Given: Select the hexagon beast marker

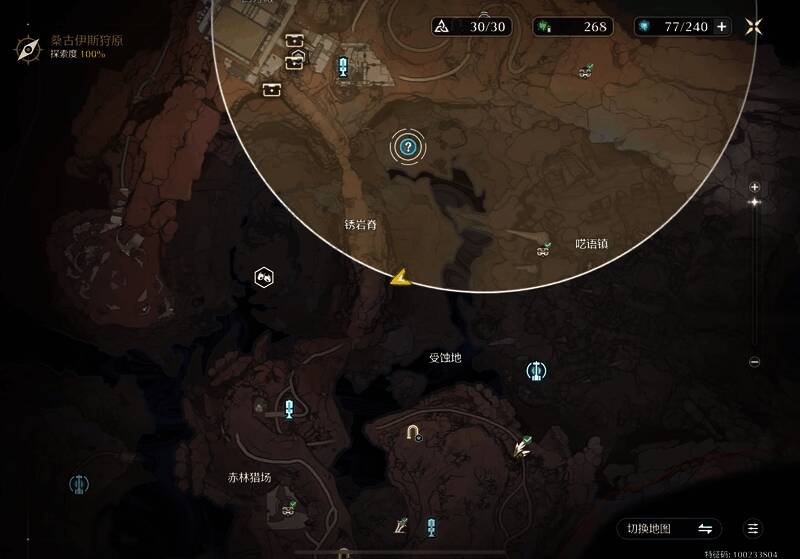Looking at the screenshot, I should (265, 276).
